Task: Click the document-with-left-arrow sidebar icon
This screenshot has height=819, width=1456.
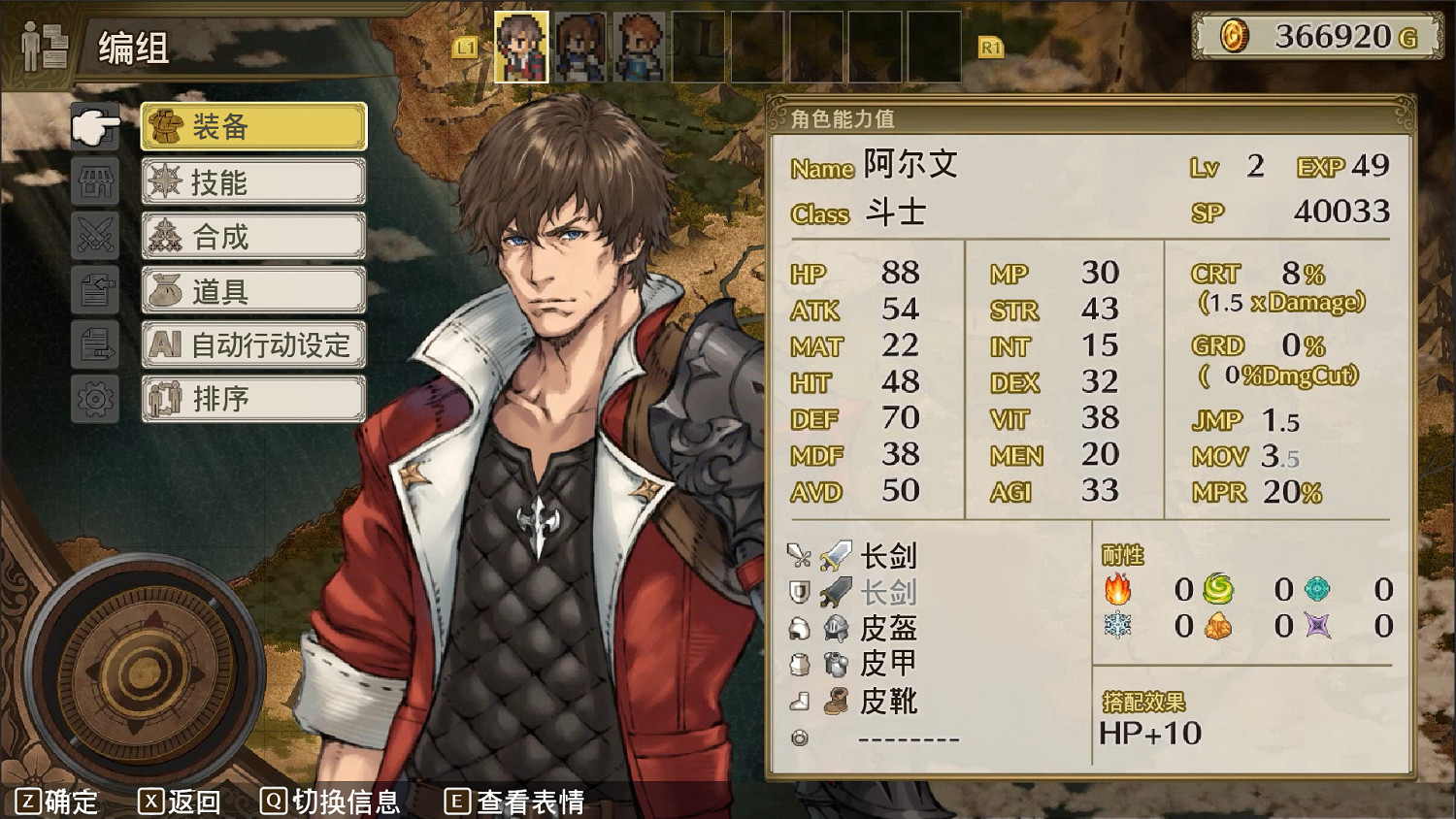Action: point(94,290)
